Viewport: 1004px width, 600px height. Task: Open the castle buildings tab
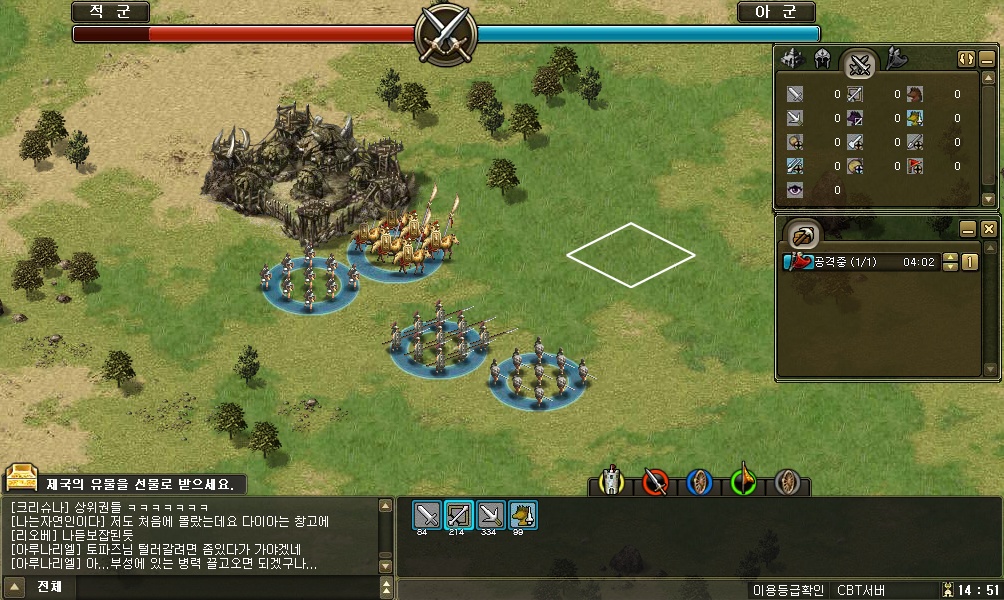point(793,59)
